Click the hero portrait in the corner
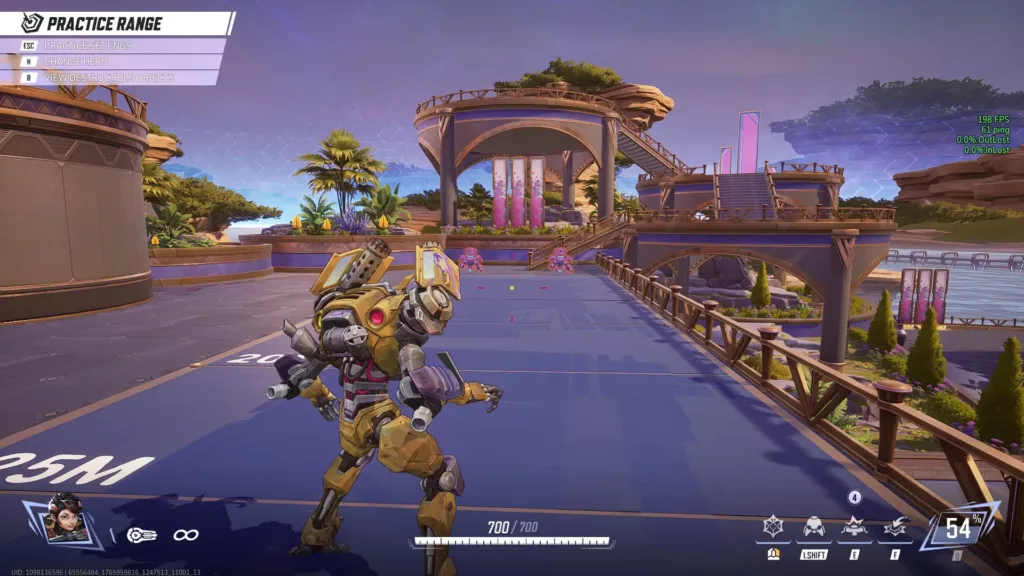Viewport: 1024px width, 576px height. 66,520
